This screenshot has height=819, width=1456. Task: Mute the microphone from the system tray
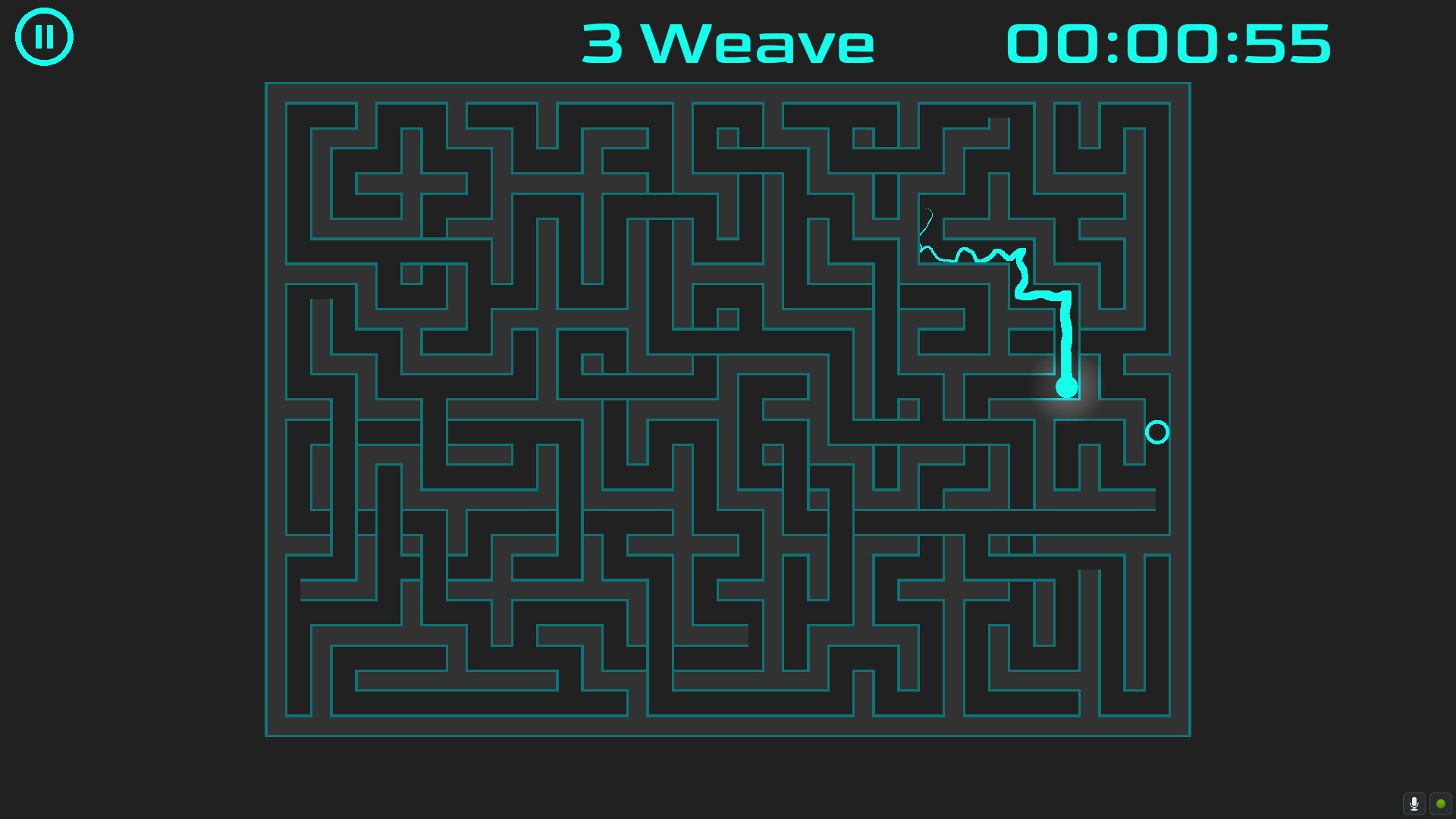click(1415, 804)
